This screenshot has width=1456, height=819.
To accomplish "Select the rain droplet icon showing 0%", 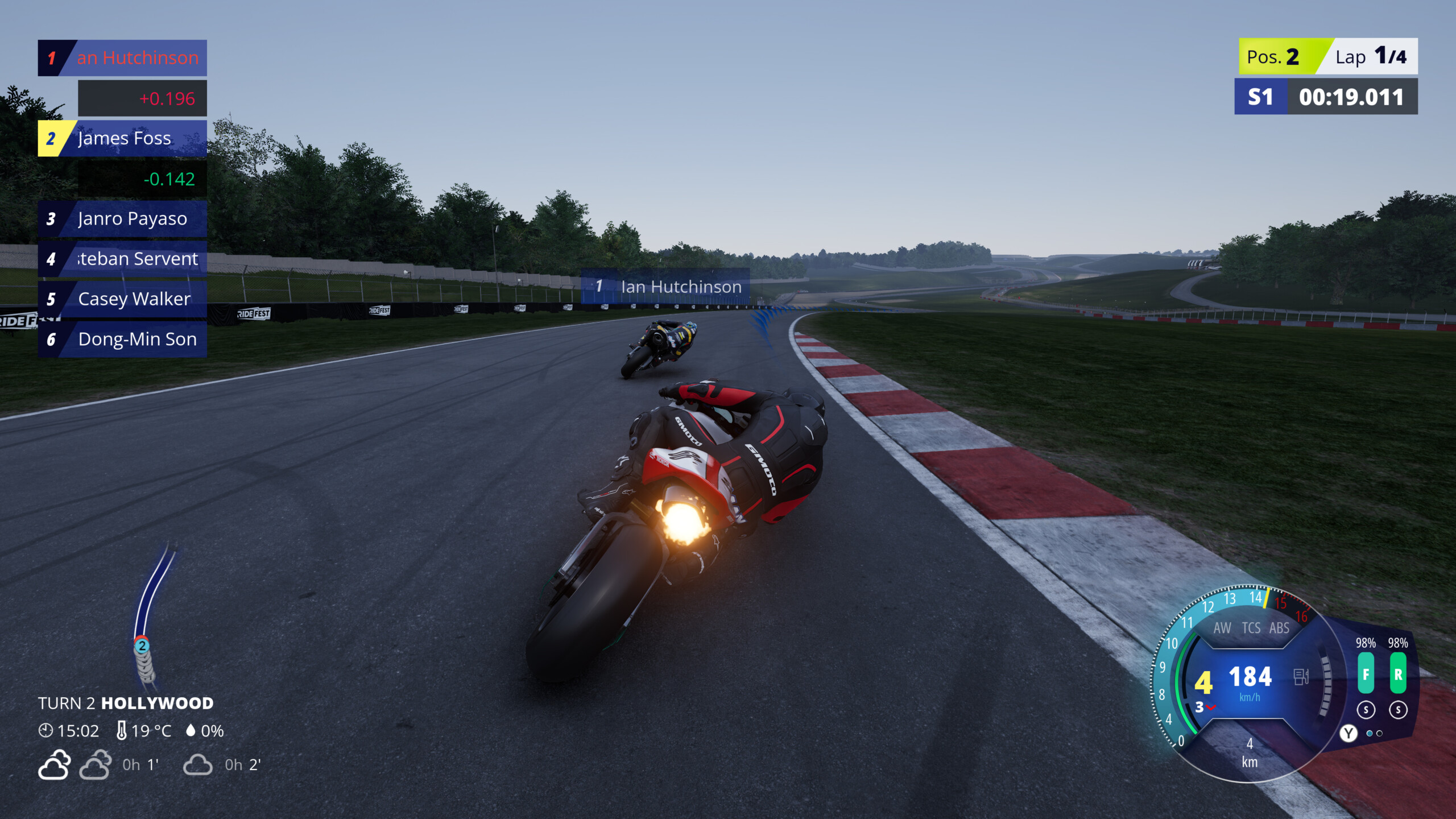I will 191,731.
